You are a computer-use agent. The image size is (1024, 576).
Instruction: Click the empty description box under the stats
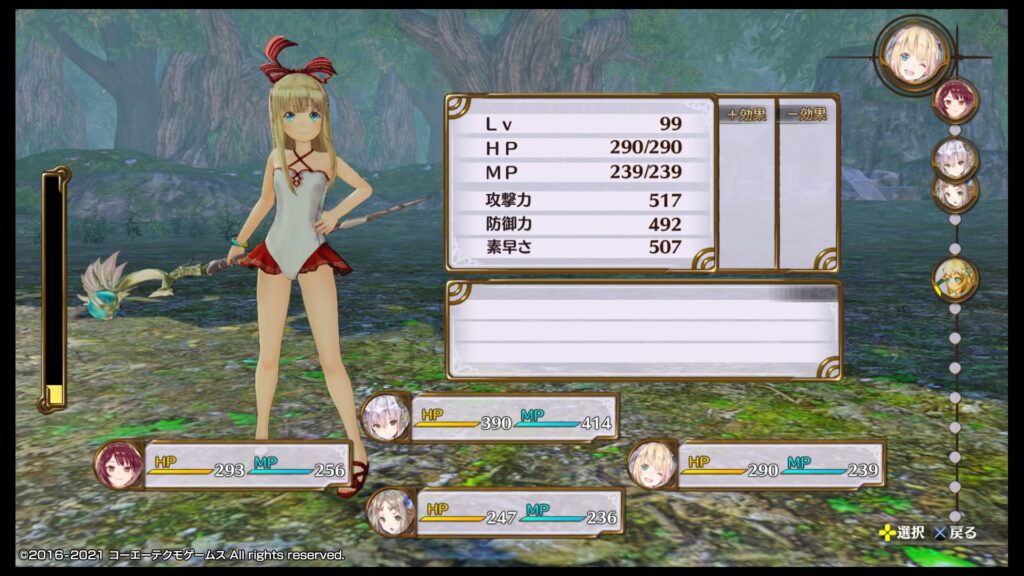643,330
